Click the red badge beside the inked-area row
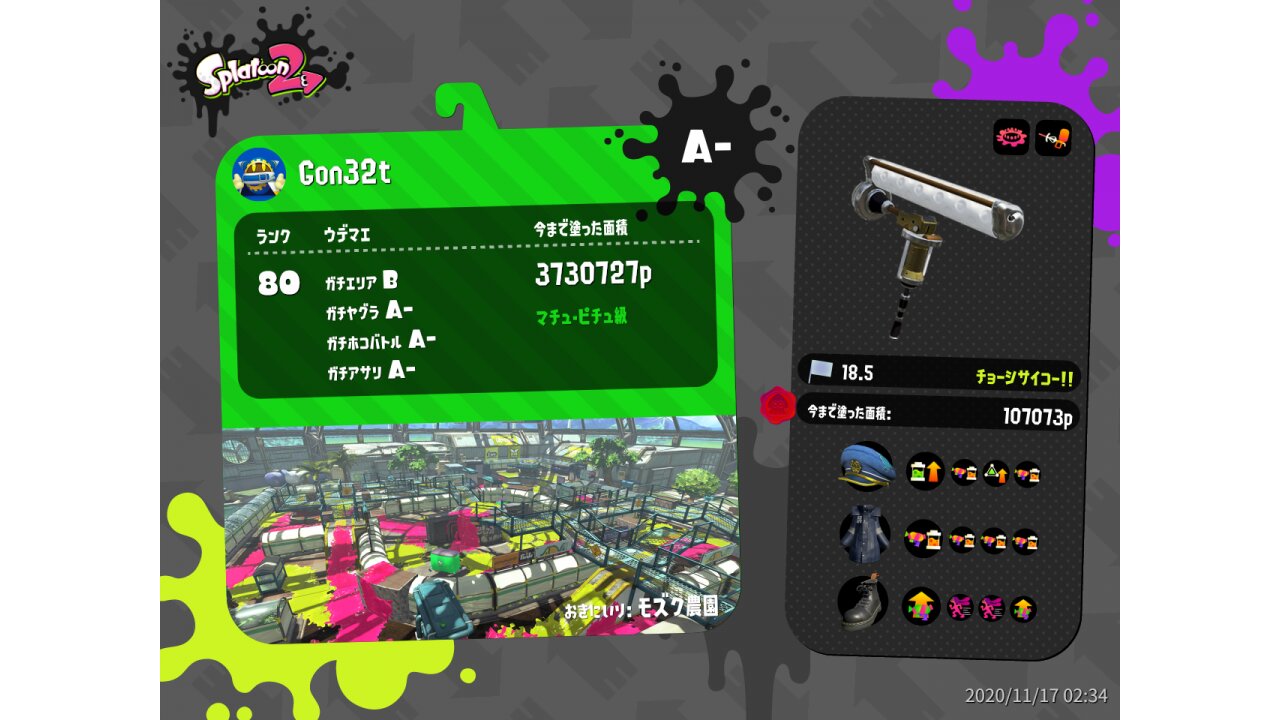 (777, 405)
